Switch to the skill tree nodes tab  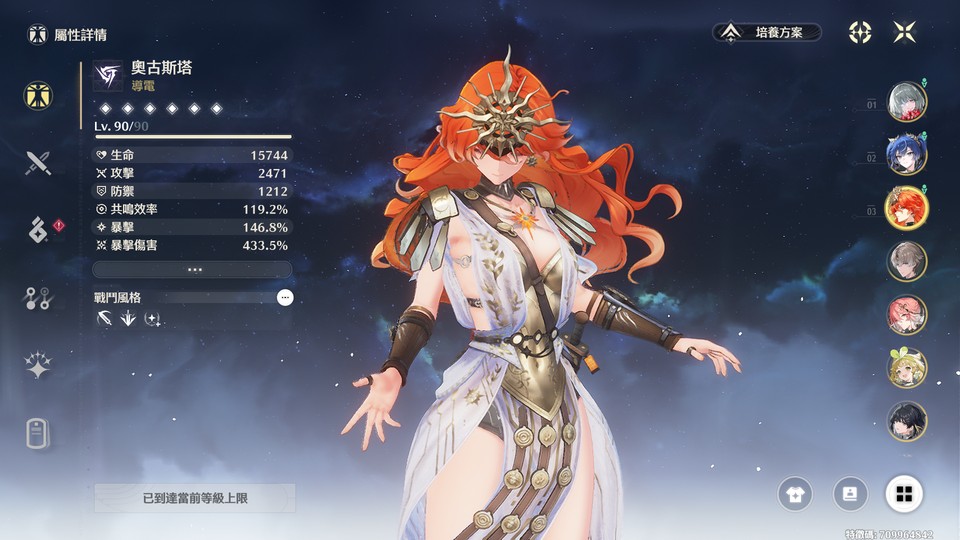coord(38,297)
